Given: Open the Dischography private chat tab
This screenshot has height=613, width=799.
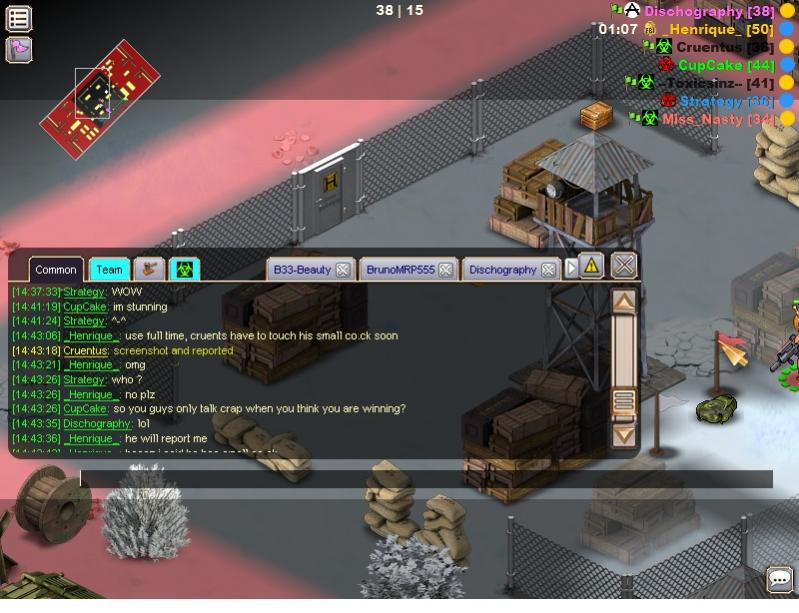Looking at the screenshot, I should (x=502, y=269).
